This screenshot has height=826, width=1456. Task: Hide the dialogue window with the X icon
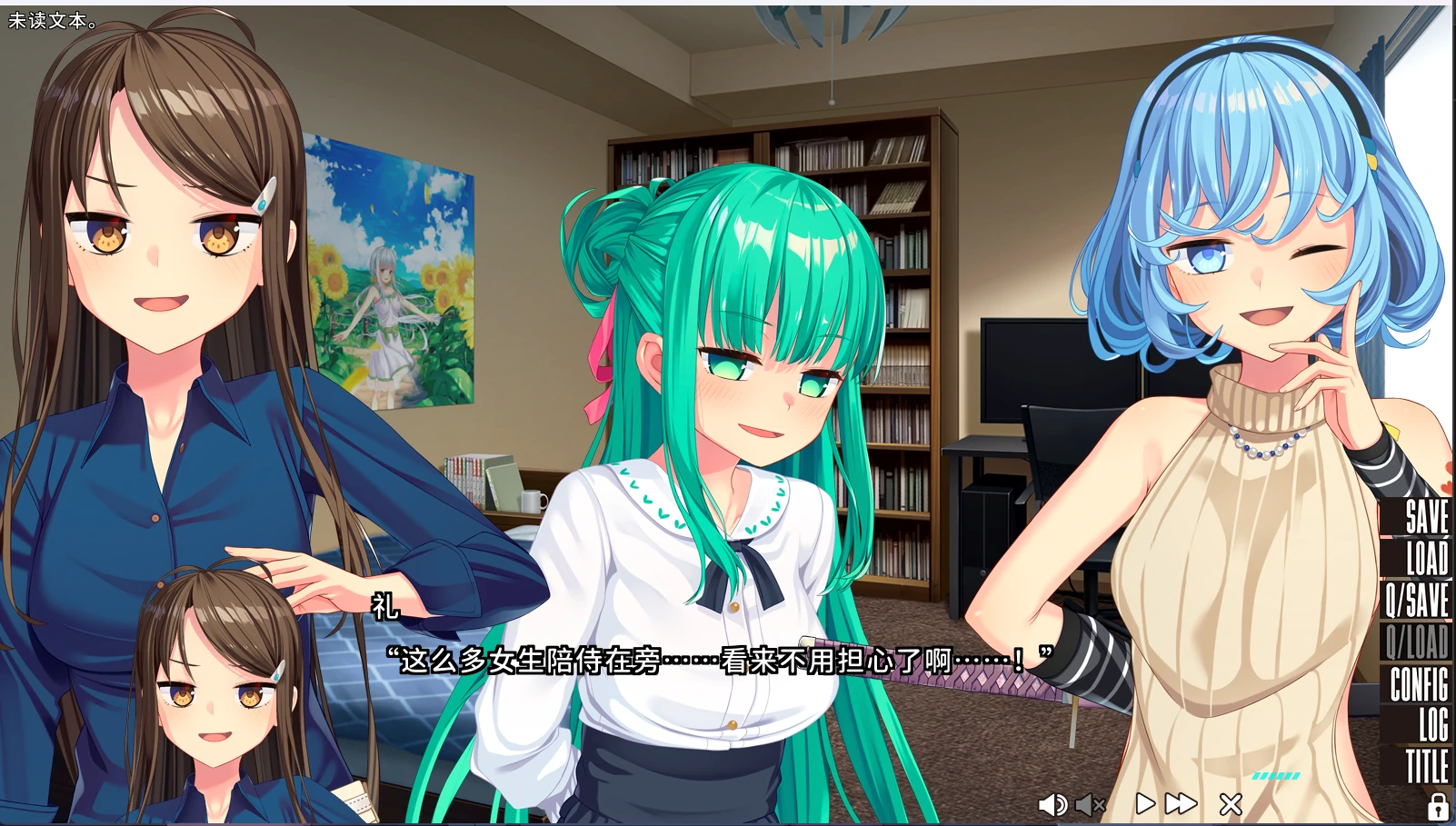point(1230,803)
